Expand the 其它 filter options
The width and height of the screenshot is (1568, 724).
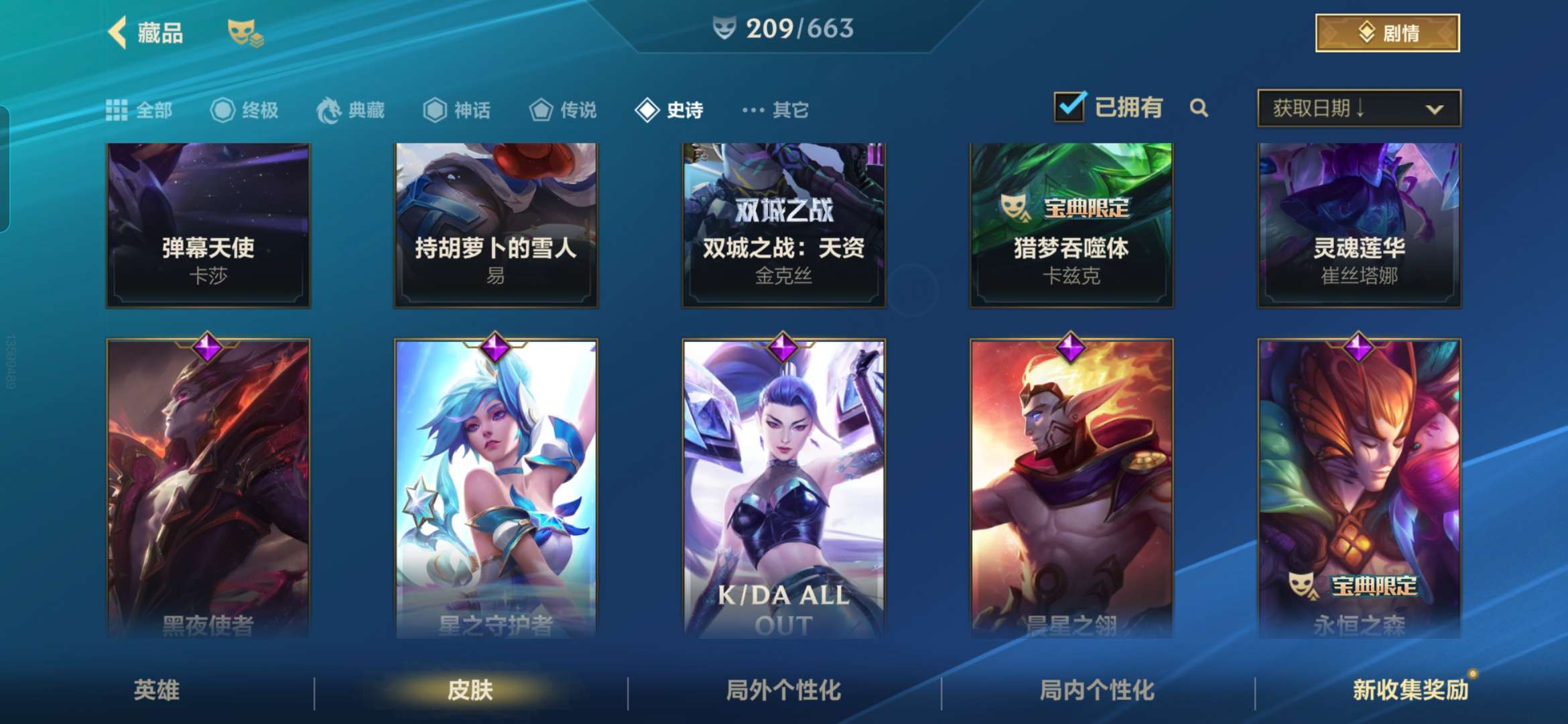pyautogui.click(x=774, y=109)
